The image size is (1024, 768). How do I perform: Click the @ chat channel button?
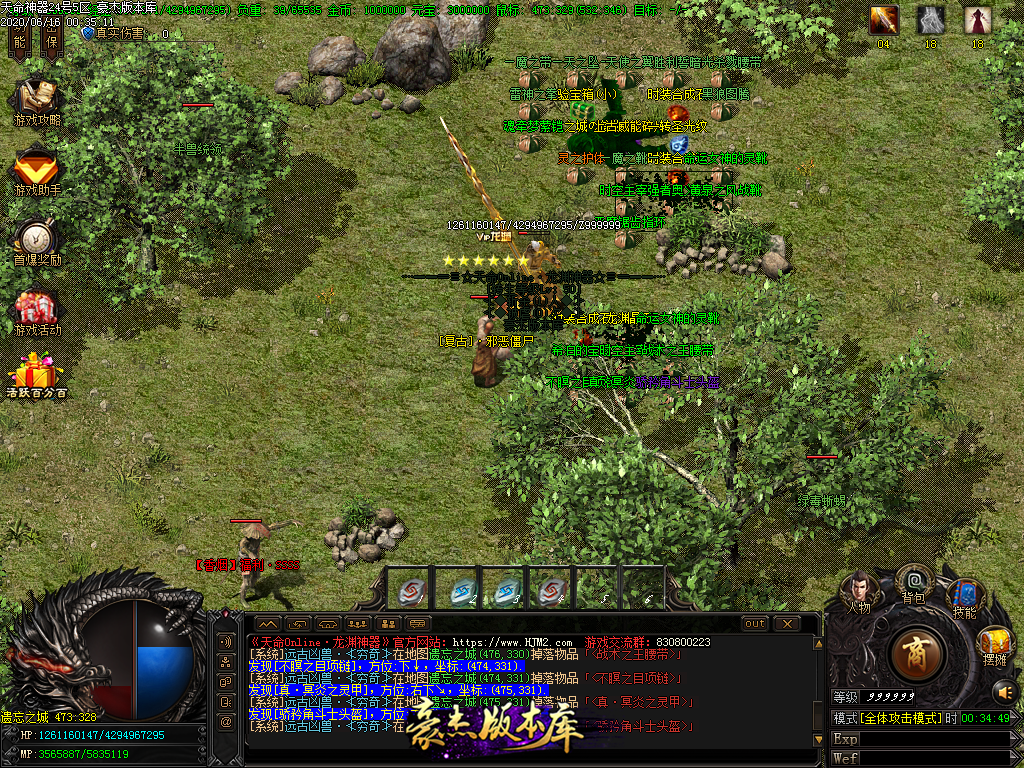point(226,720)
